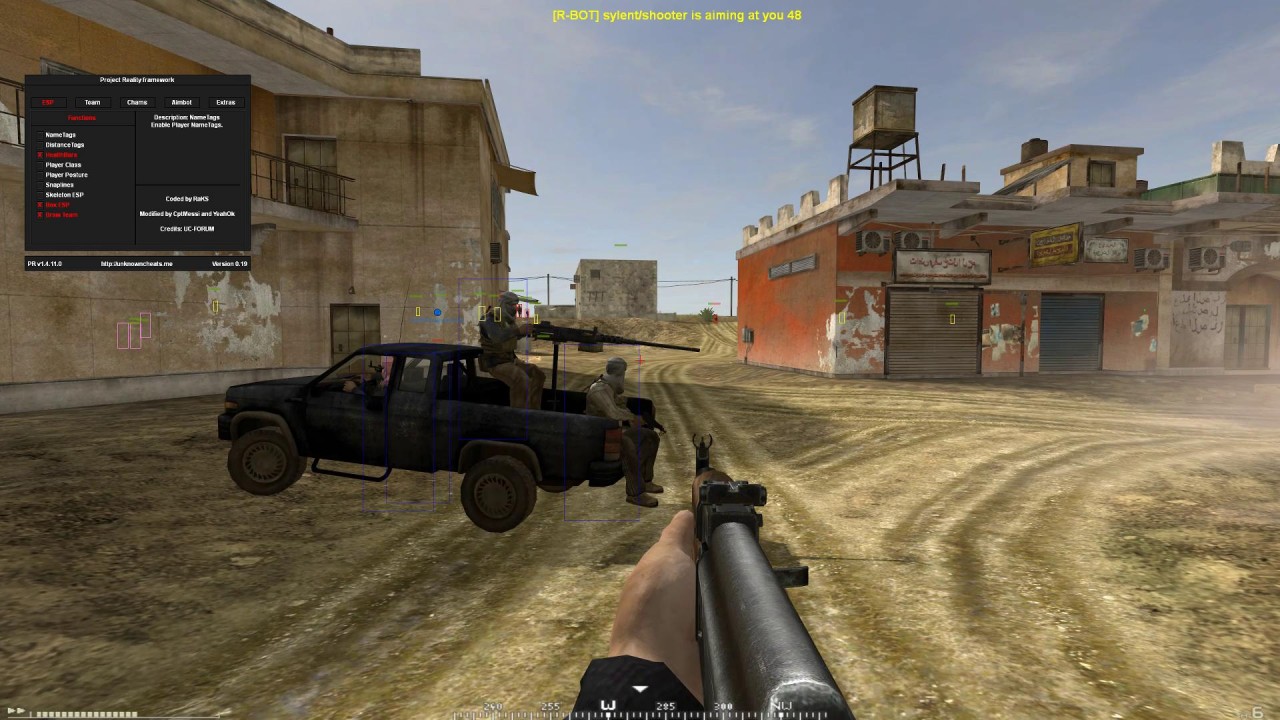Enable the NameTags checkbox

[x=41, y=135]
